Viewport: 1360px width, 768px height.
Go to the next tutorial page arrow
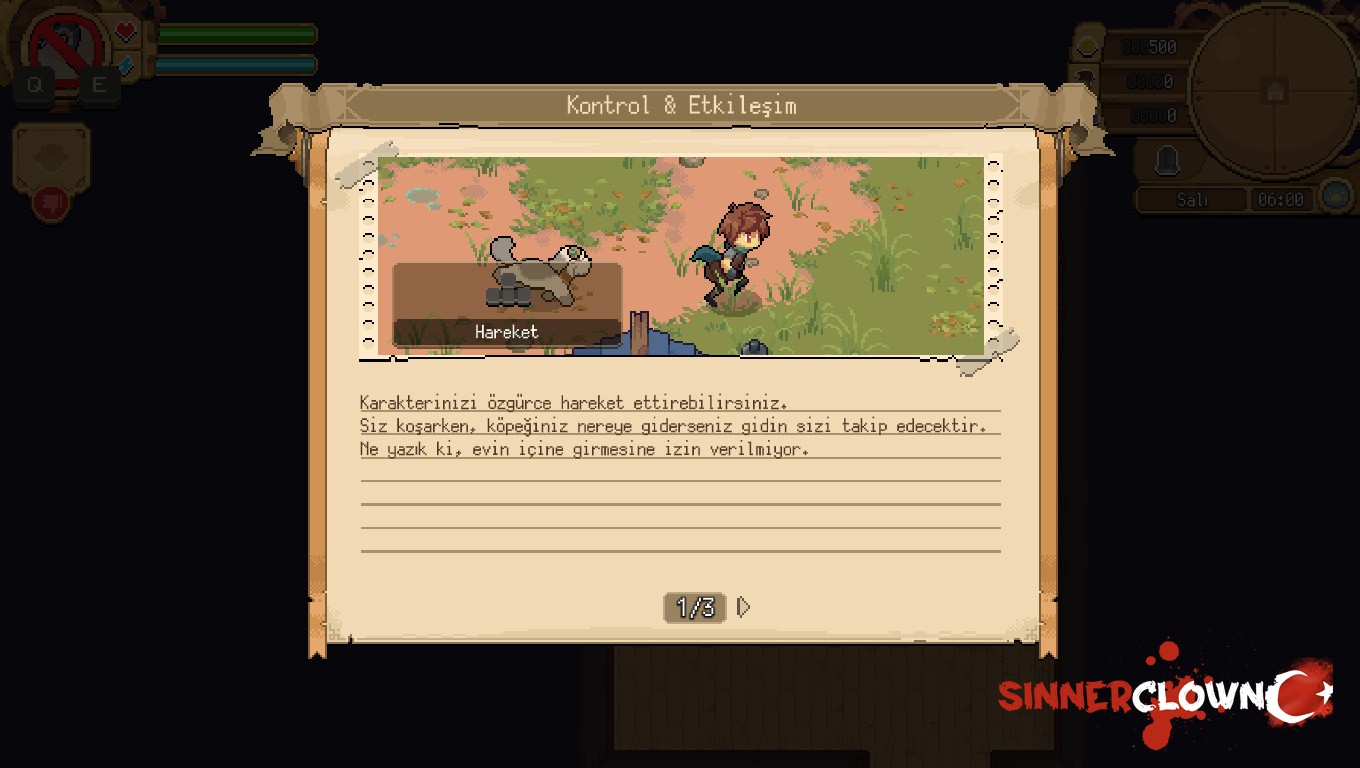tap(743, 607)
